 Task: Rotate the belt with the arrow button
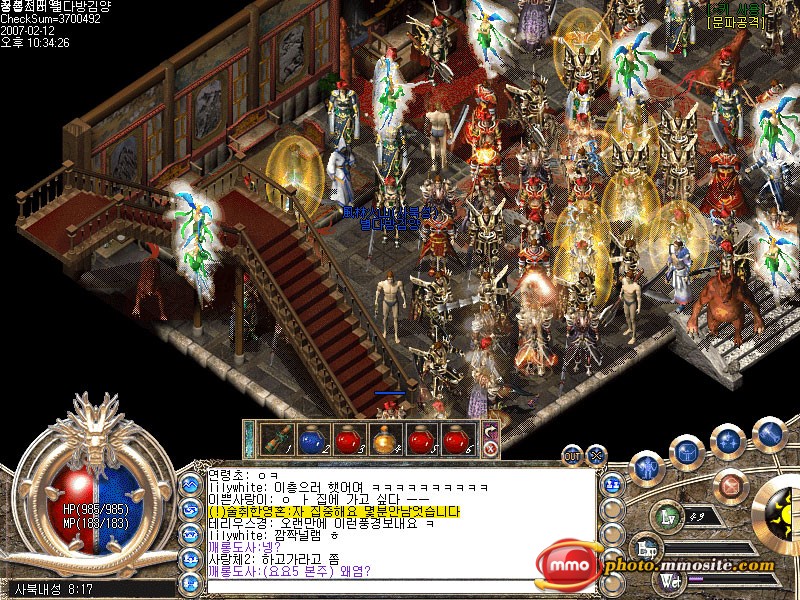pos(491,432)
